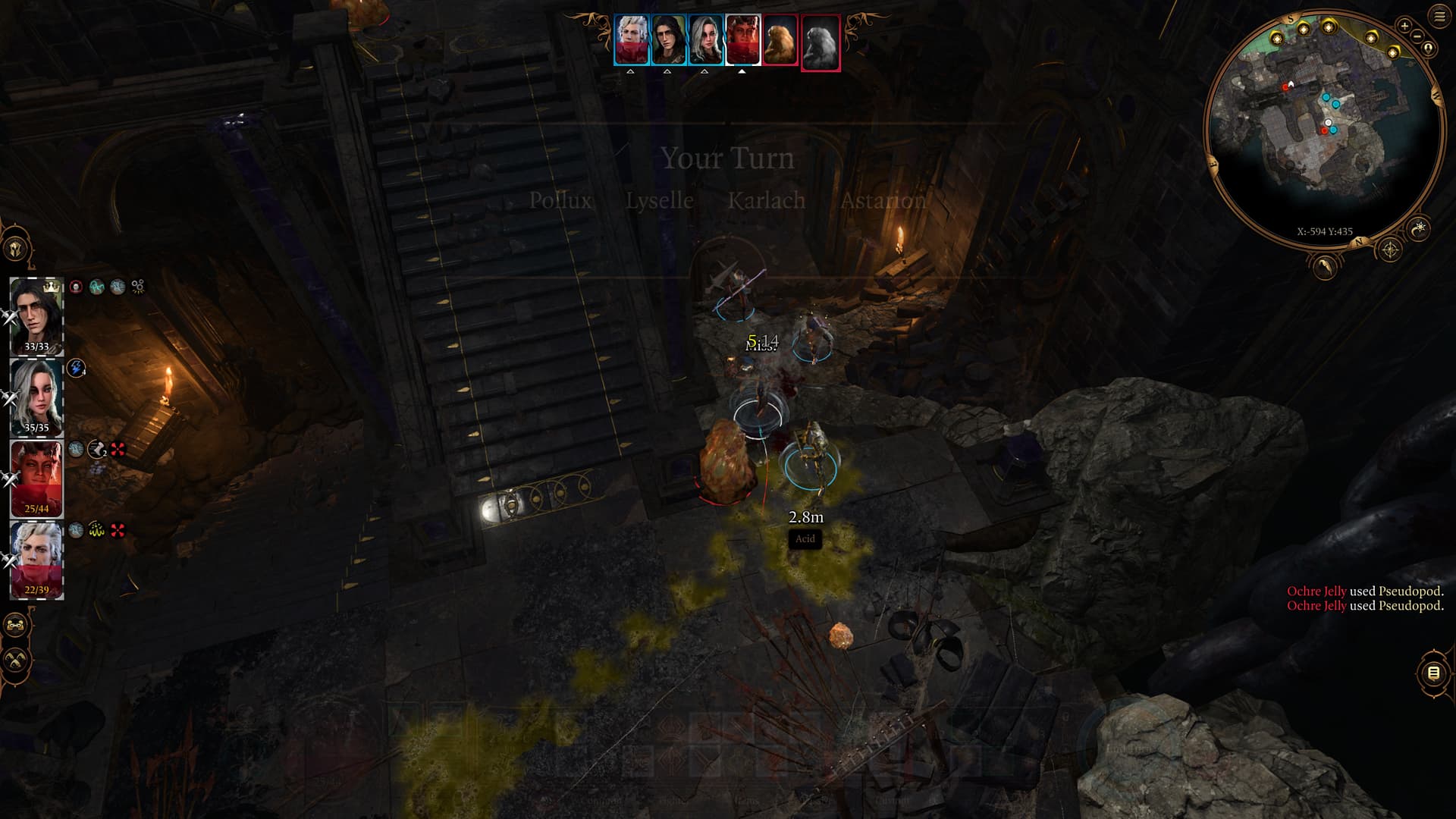Select the dark-haired party member with 33/33 HP

coord(36,315)
